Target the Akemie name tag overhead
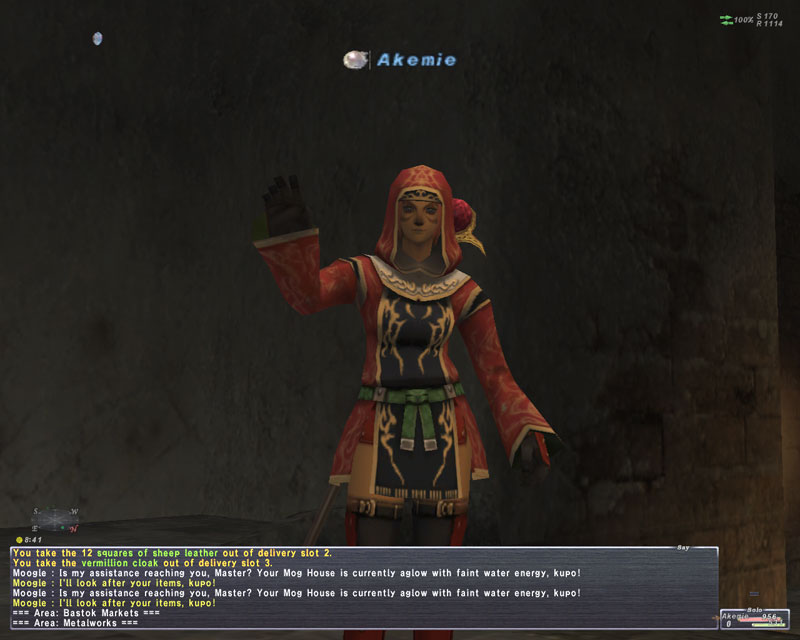This screenshot has width=800, height=640. click(415, 60)
